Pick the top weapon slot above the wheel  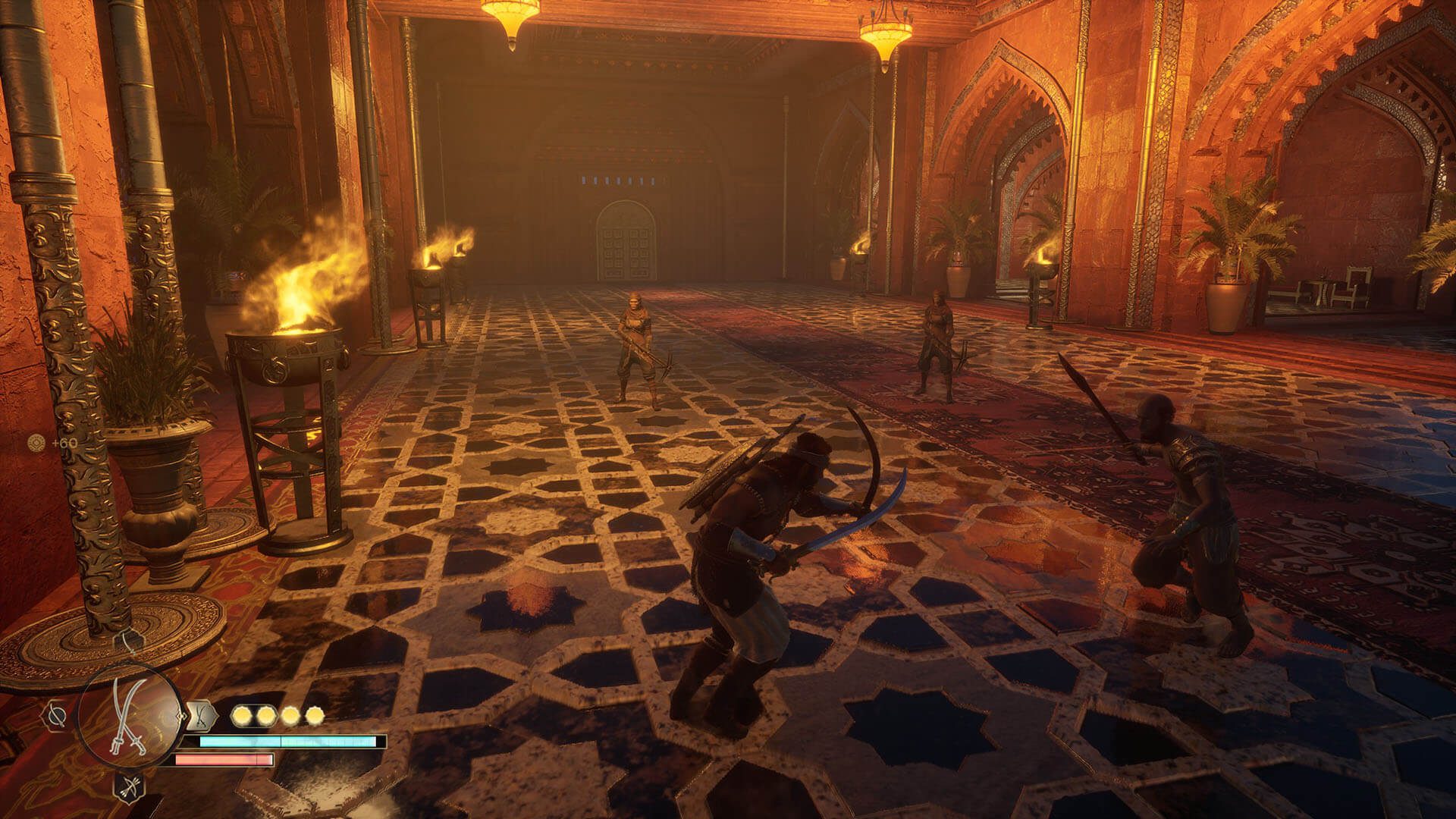pos(129,642)
